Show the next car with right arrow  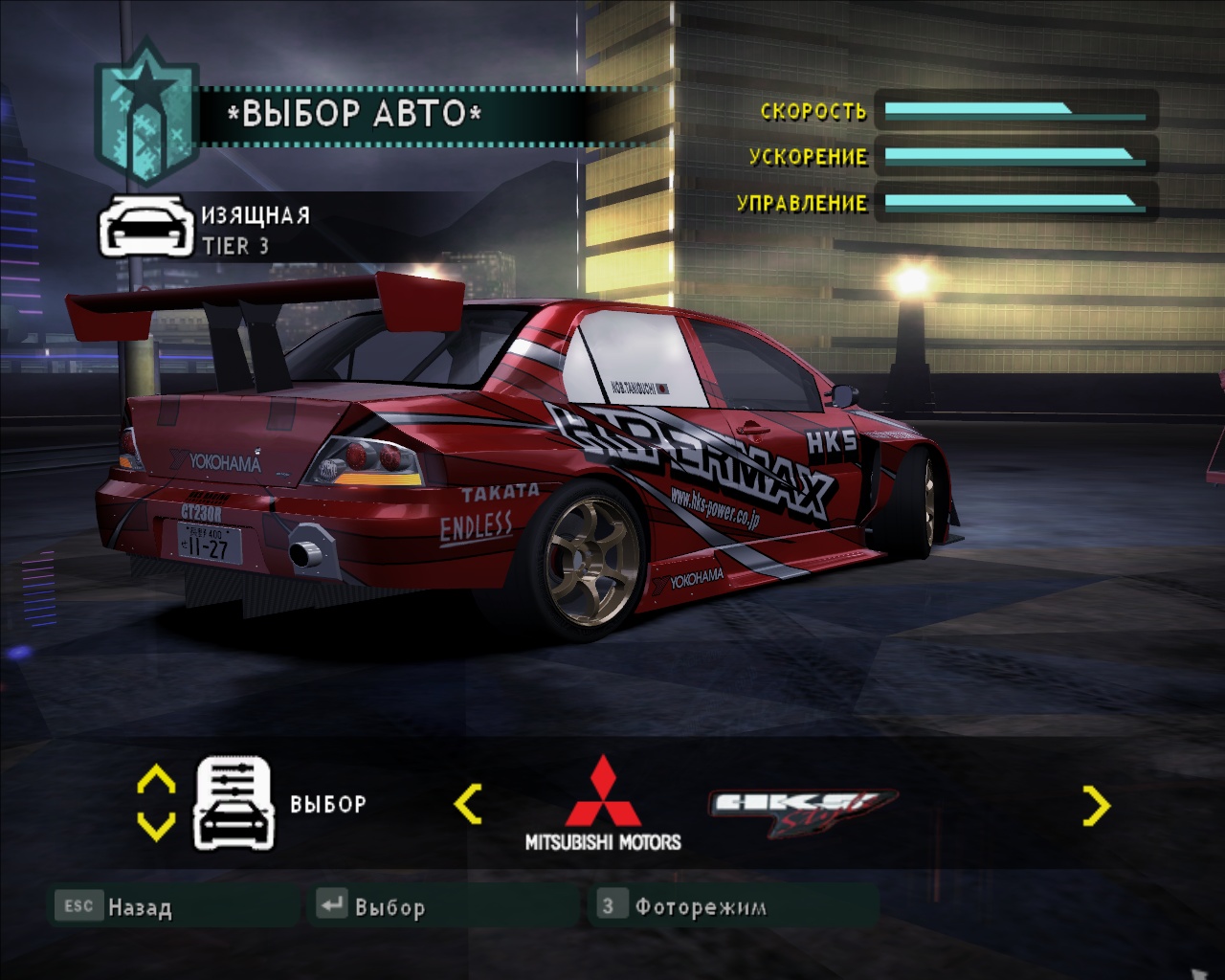(x=1096, y=806)
